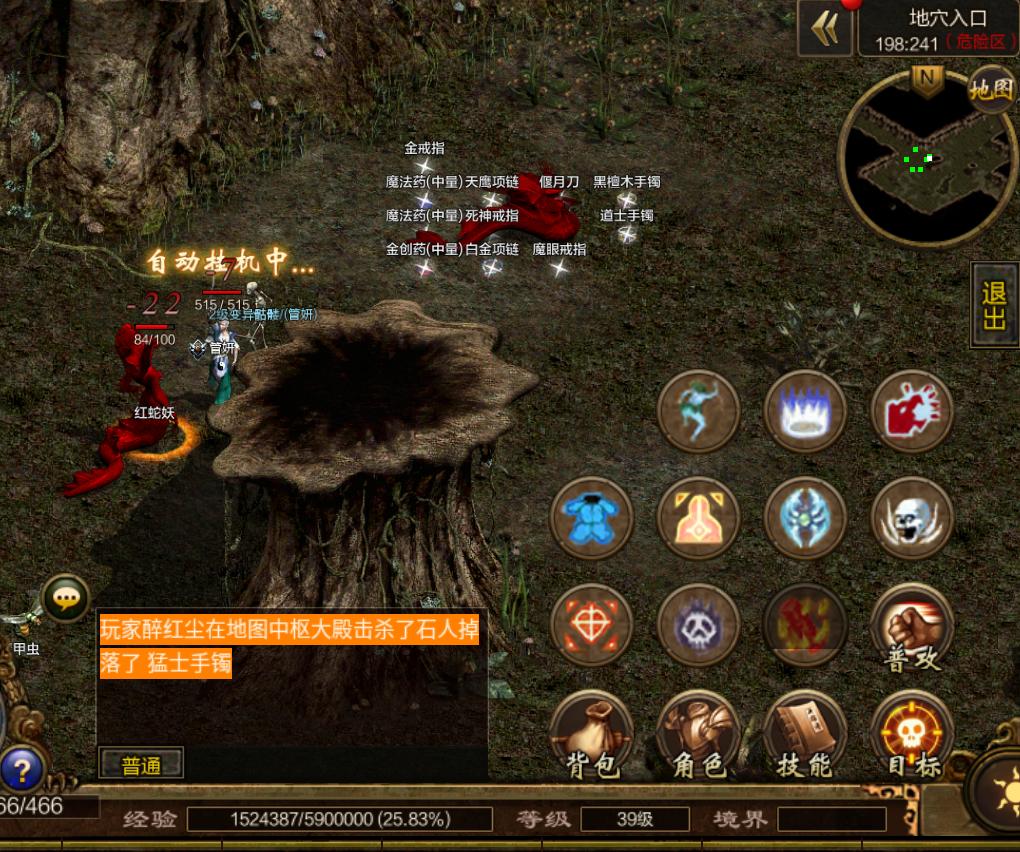Use the white skull skill icon
This screenshot has width=1020, height=852.
(x=911, y=519)
